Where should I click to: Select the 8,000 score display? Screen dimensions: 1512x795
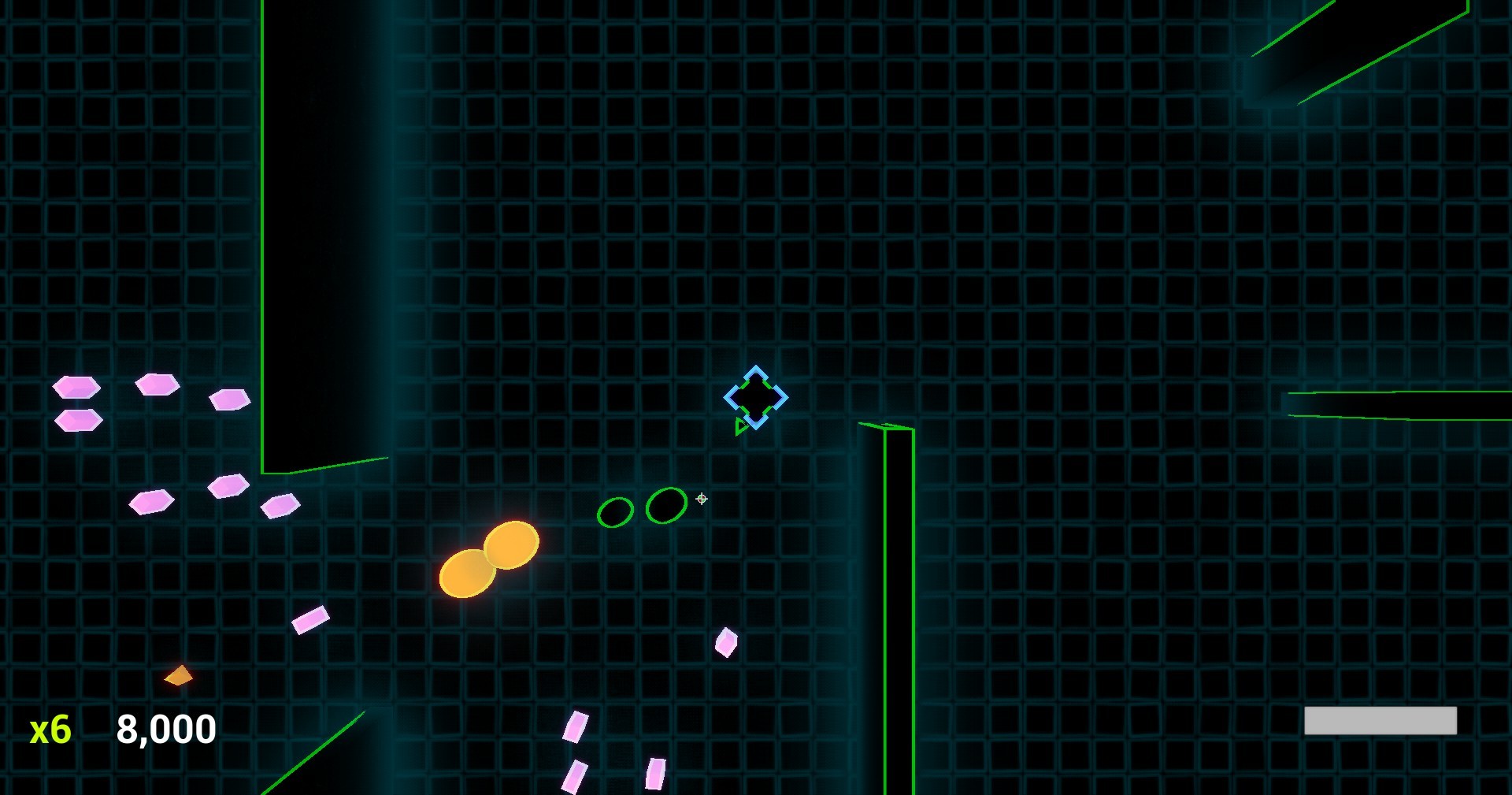pyautogui.click(x=165, y=730)
